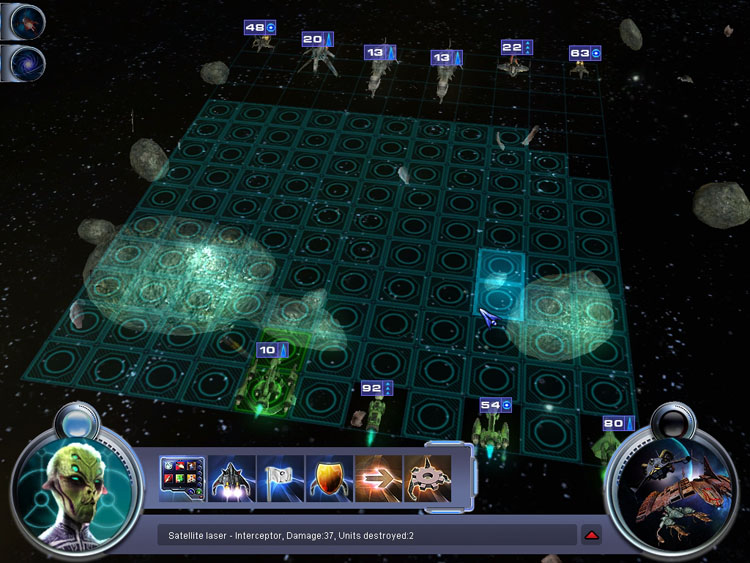750x563 pixels.
Task: Choose the white flag surrender icon
Action: [x=280, y=480]
